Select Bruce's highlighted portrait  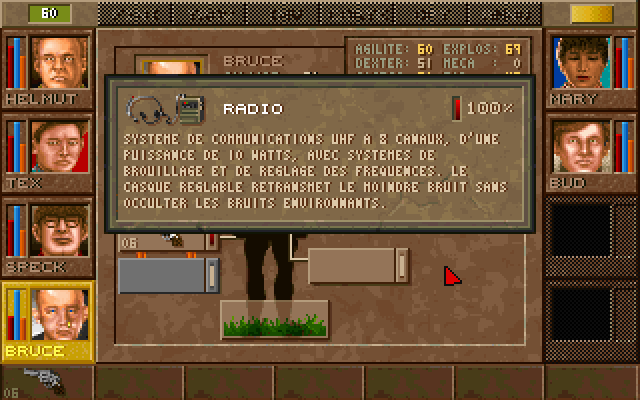pyautogui.click(x=59, y=314)
